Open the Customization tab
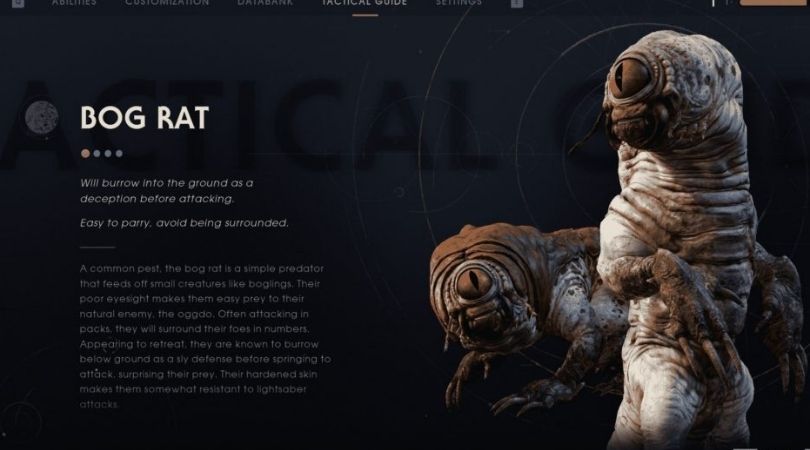810x450 pixels. 167,4
